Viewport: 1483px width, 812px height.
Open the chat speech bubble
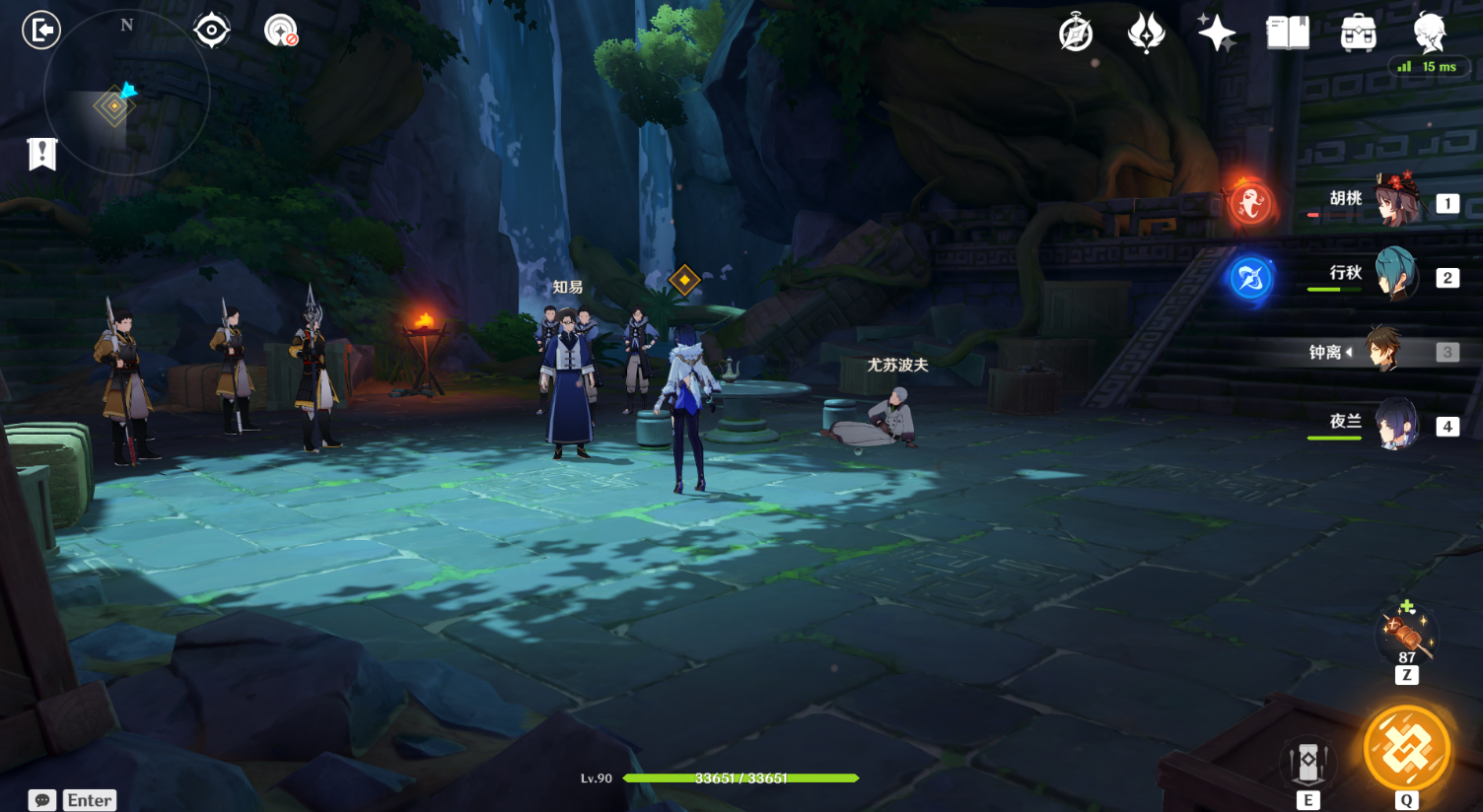(x=42, y=800)
